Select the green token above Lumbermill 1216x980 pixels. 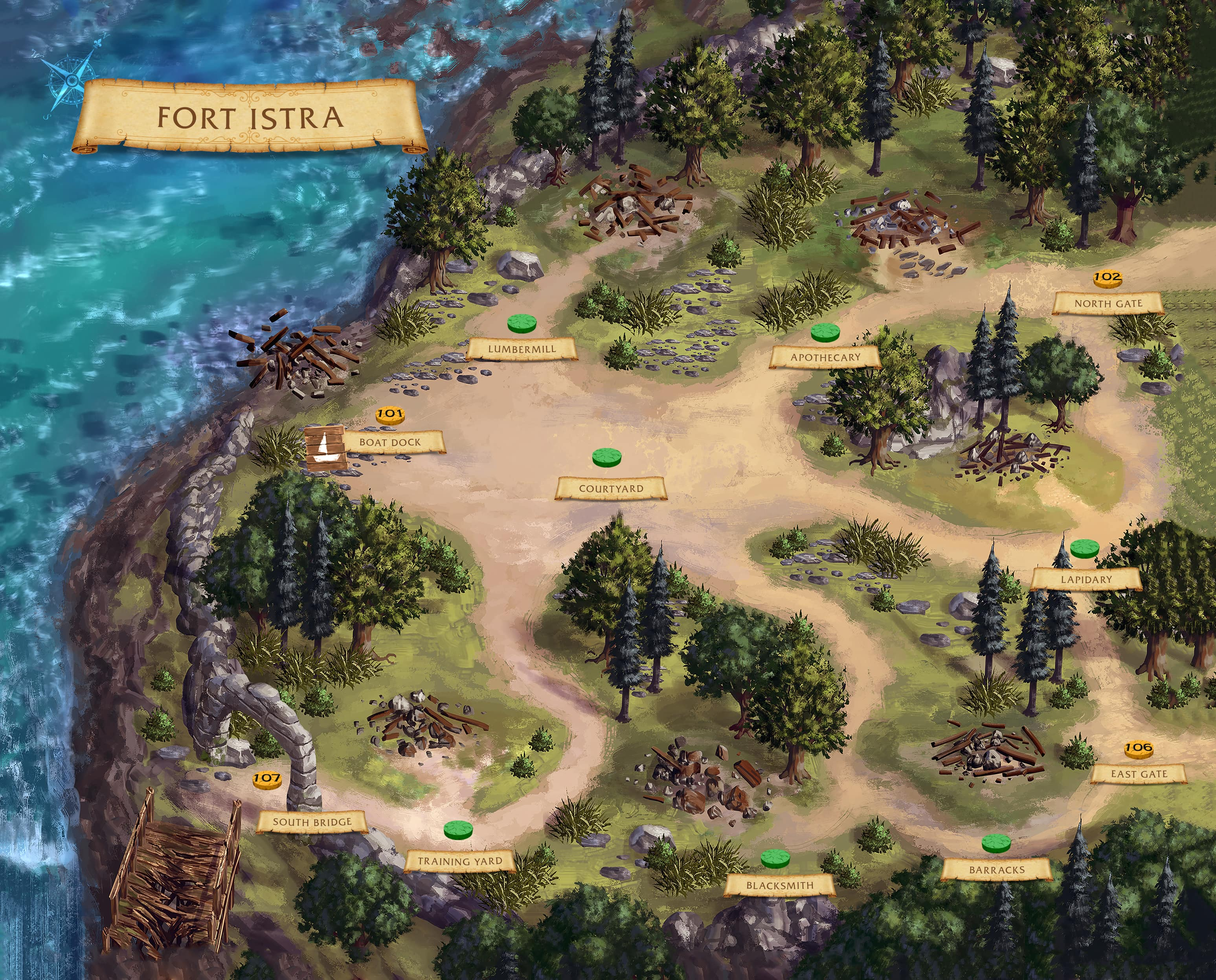tap(522, 323)
